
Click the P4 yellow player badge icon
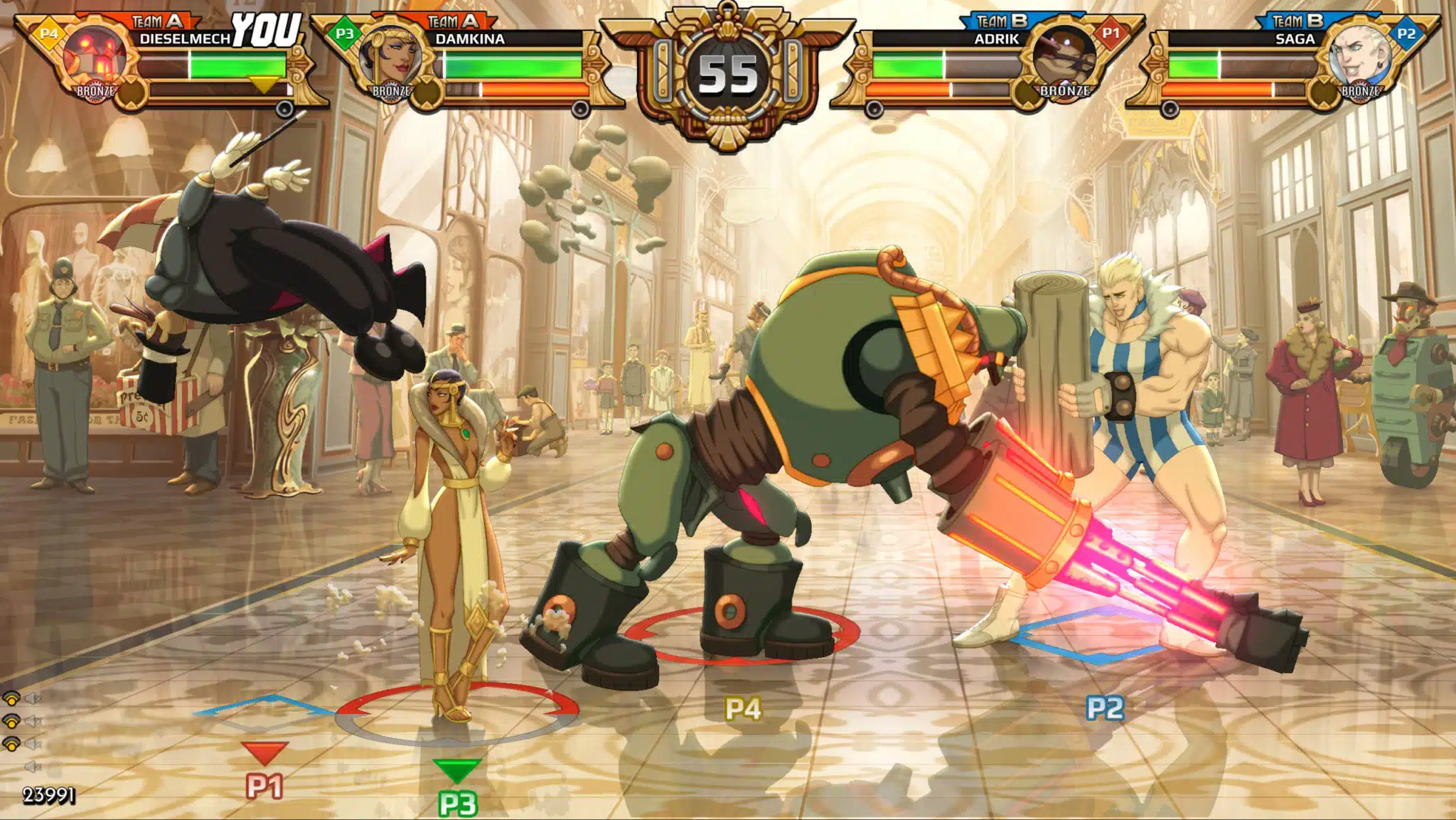coord(48,33)
